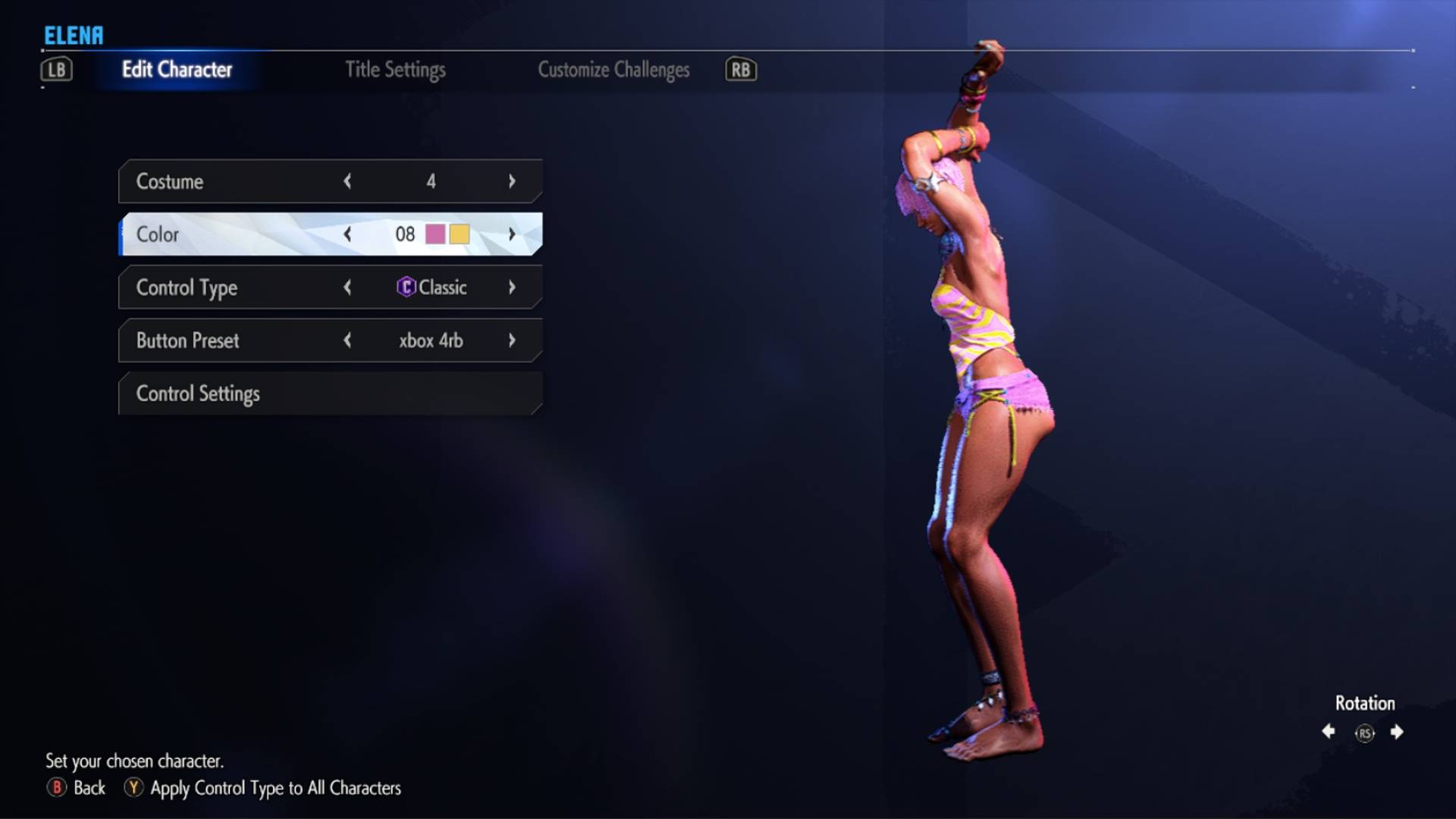
Task: Select the Control Type row
Action: click(x=227, y=287)
